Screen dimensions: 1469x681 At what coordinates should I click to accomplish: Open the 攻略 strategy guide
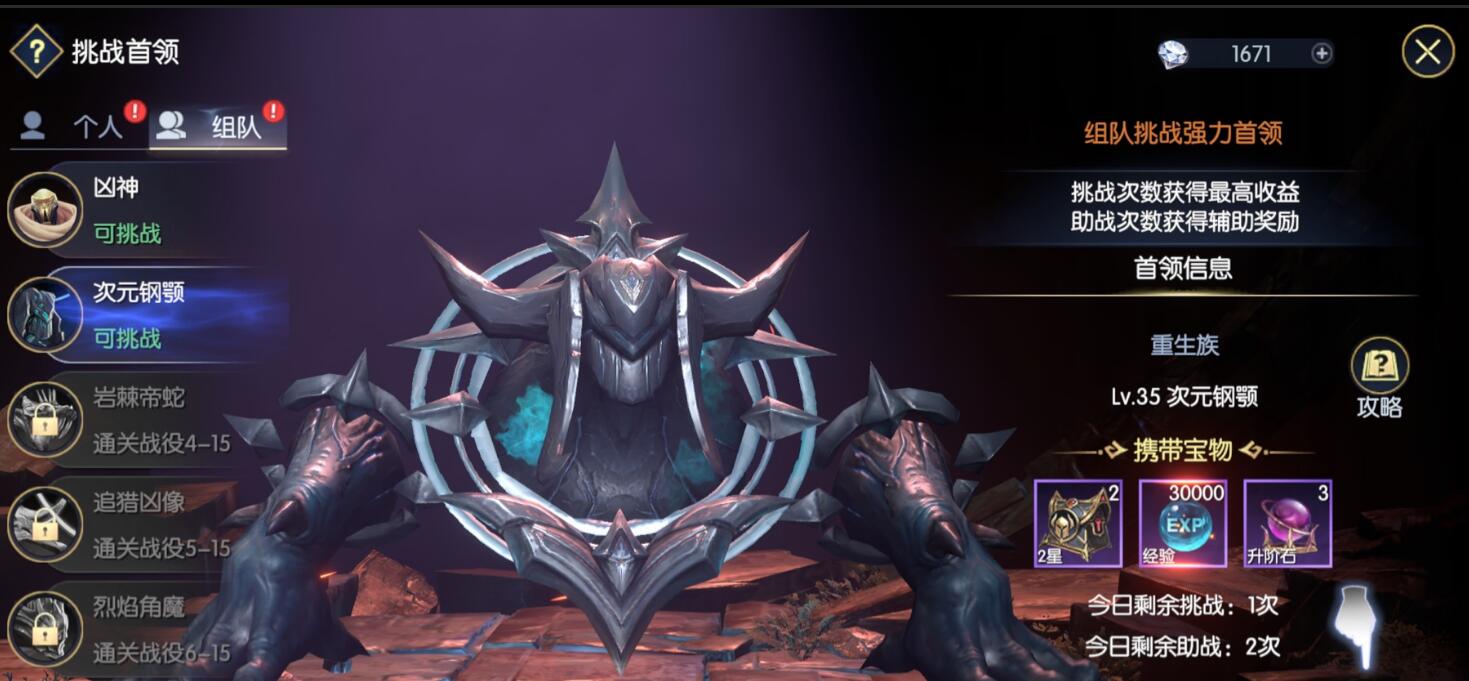[x=1380, y=378]
